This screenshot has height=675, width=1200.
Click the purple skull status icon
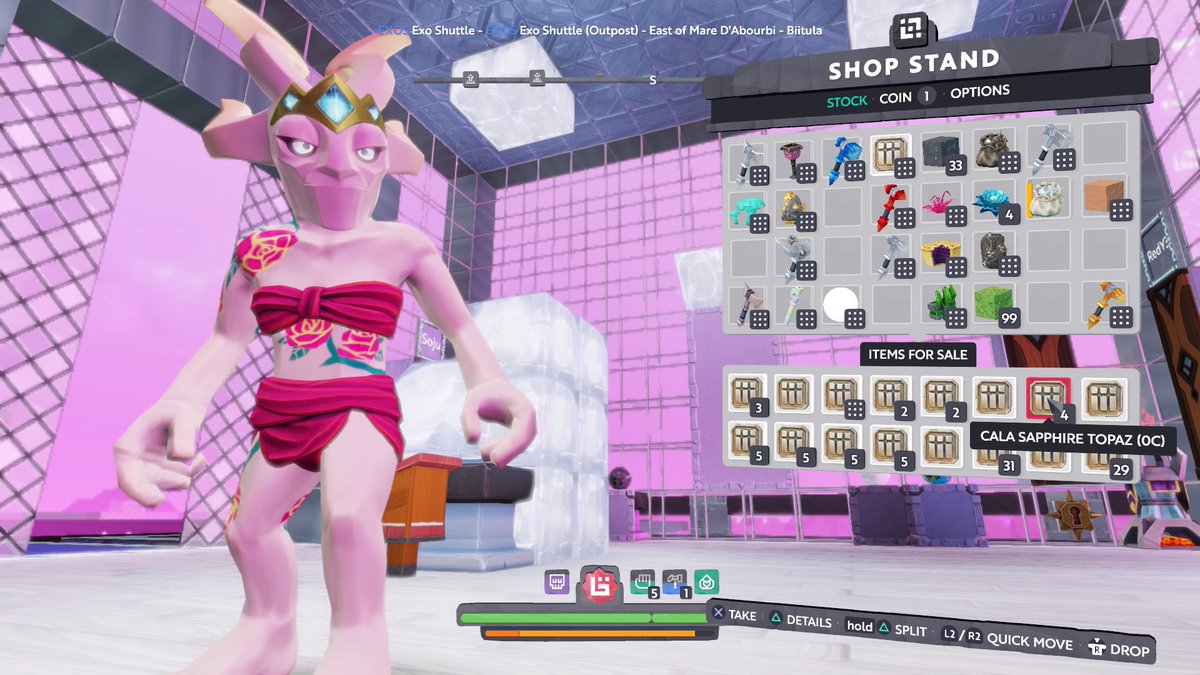coord(557,581)
